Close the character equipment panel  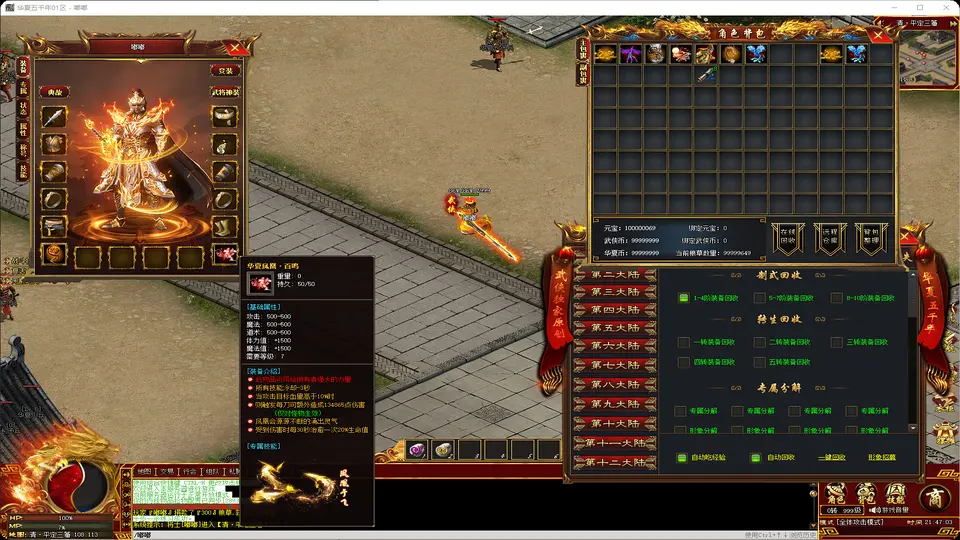[234, 47]
